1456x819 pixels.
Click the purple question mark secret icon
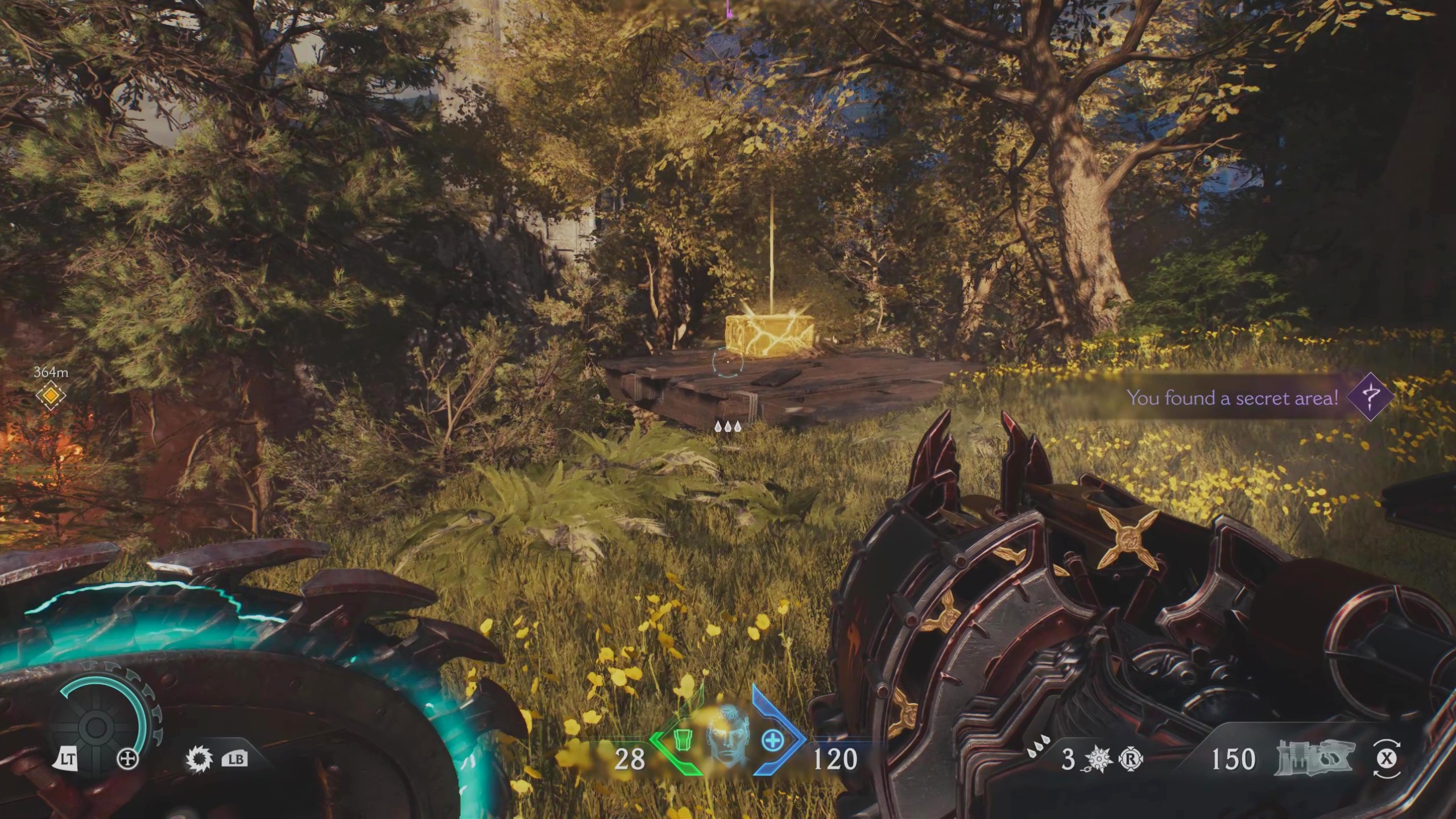tap(1370, 396)
